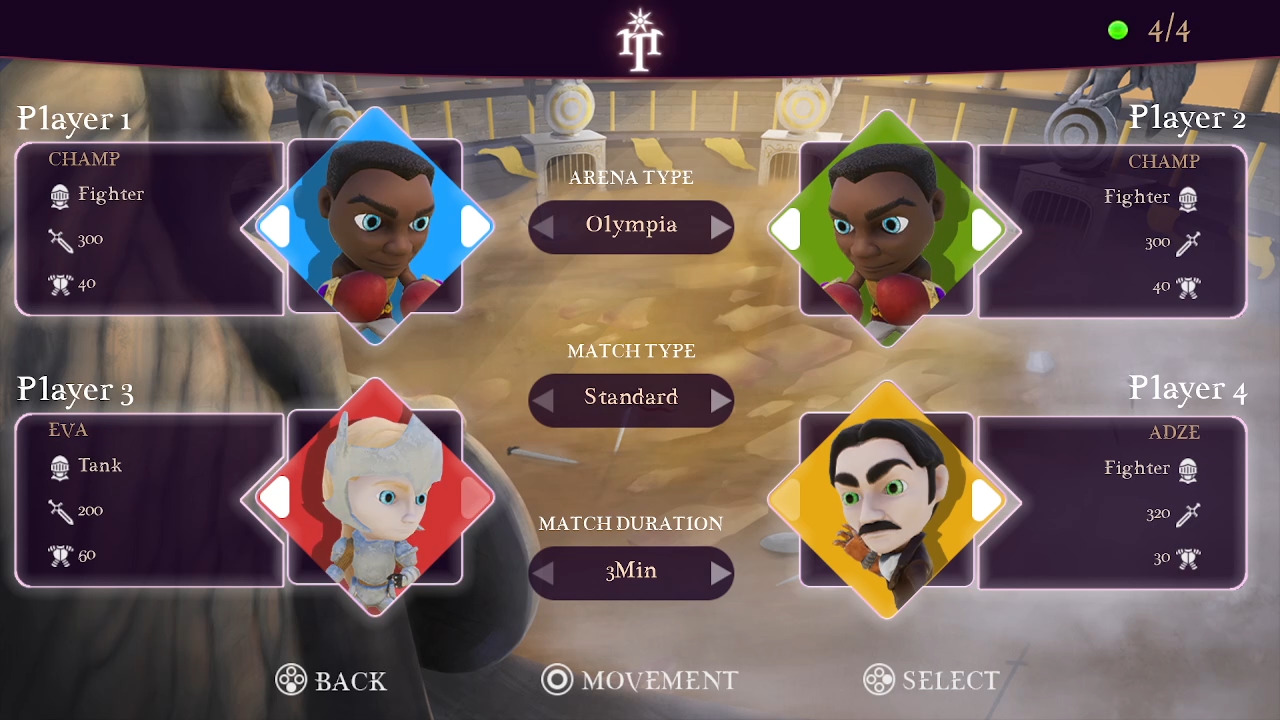Select the Olympia arena field
The height and width of the screenshot is (720, 1280).
[631, 227]
